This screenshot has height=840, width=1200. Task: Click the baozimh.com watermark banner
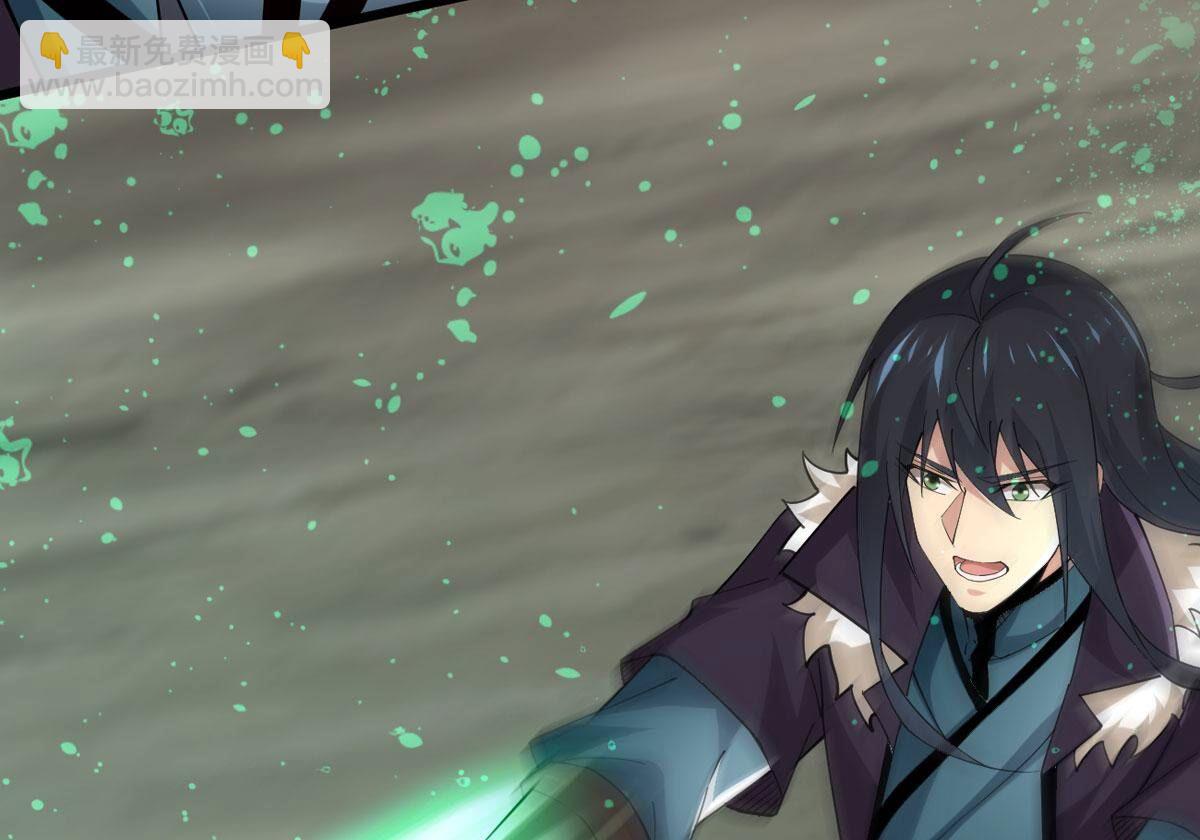click(x=175, y=65)
